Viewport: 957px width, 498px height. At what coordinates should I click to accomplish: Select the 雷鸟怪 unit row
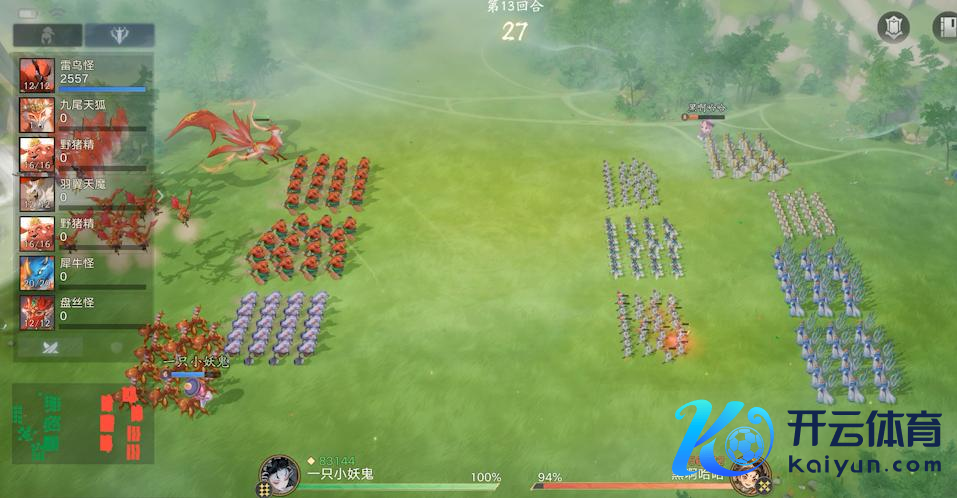tap(84, 75)
